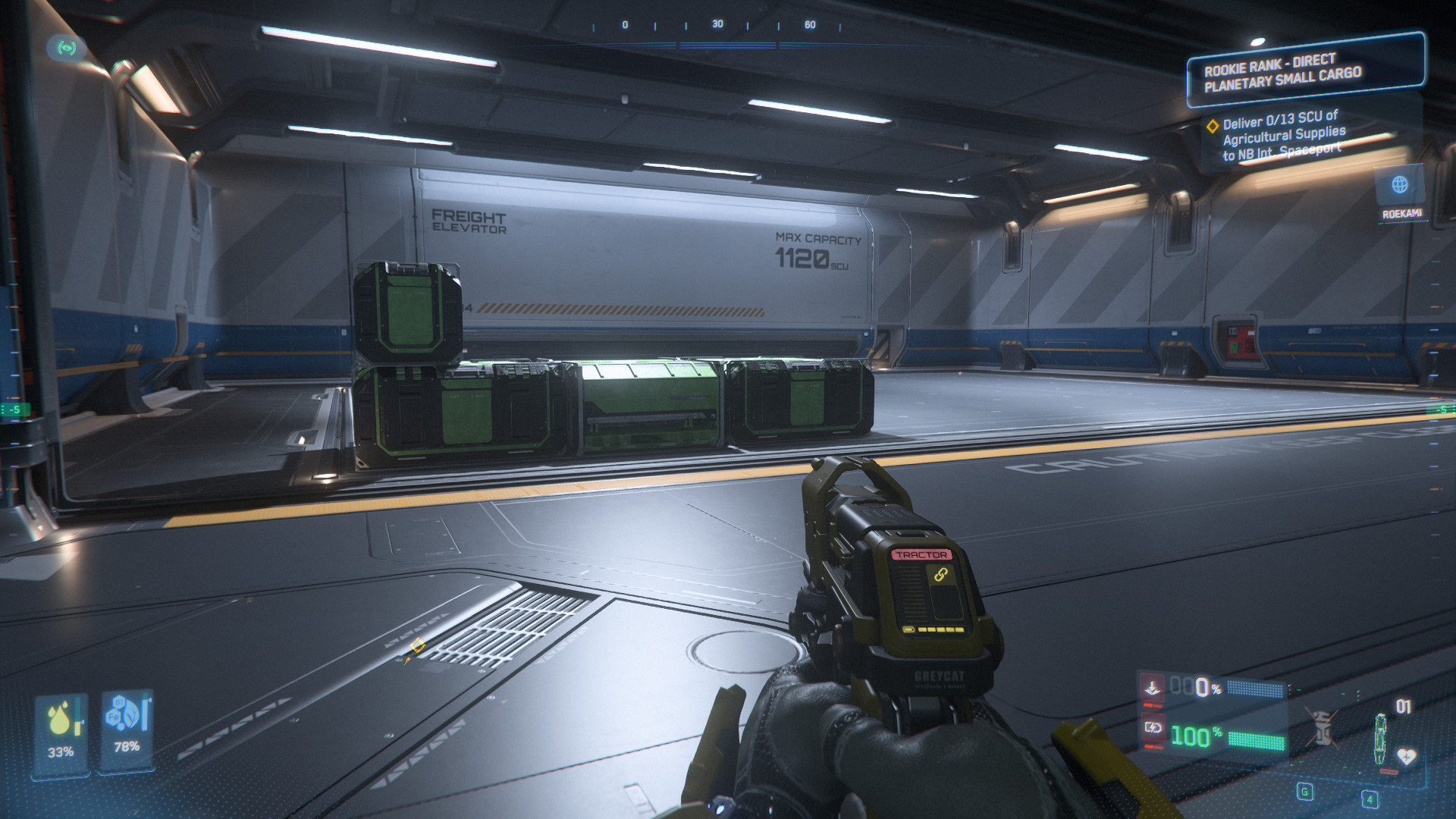Click the heart with plus health icon
This screenshot has height=819, width=1456.
pos(1406,756)
